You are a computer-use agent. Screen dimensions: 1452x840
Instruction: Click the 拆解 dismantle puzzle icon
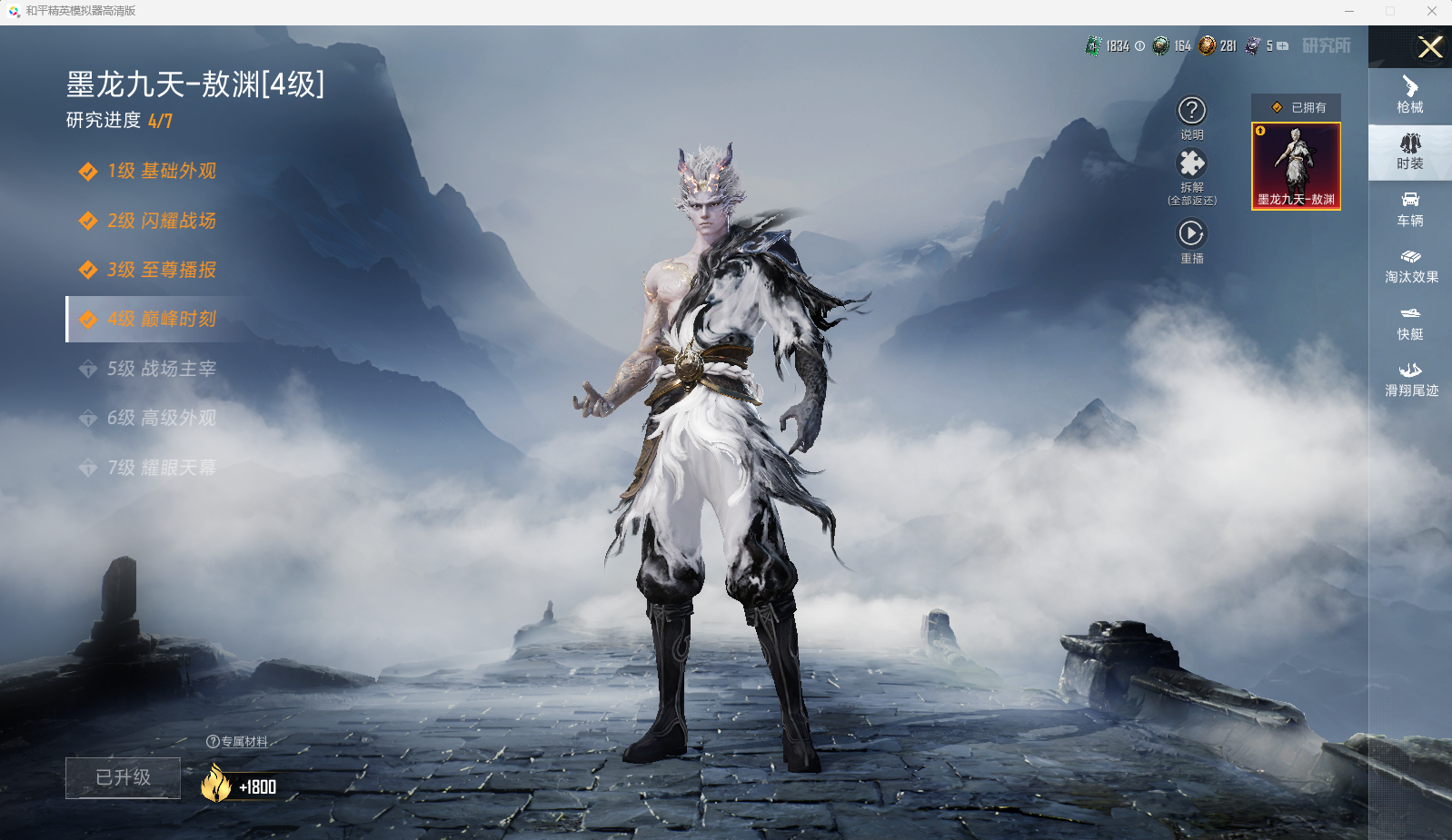coord(1192,164)
